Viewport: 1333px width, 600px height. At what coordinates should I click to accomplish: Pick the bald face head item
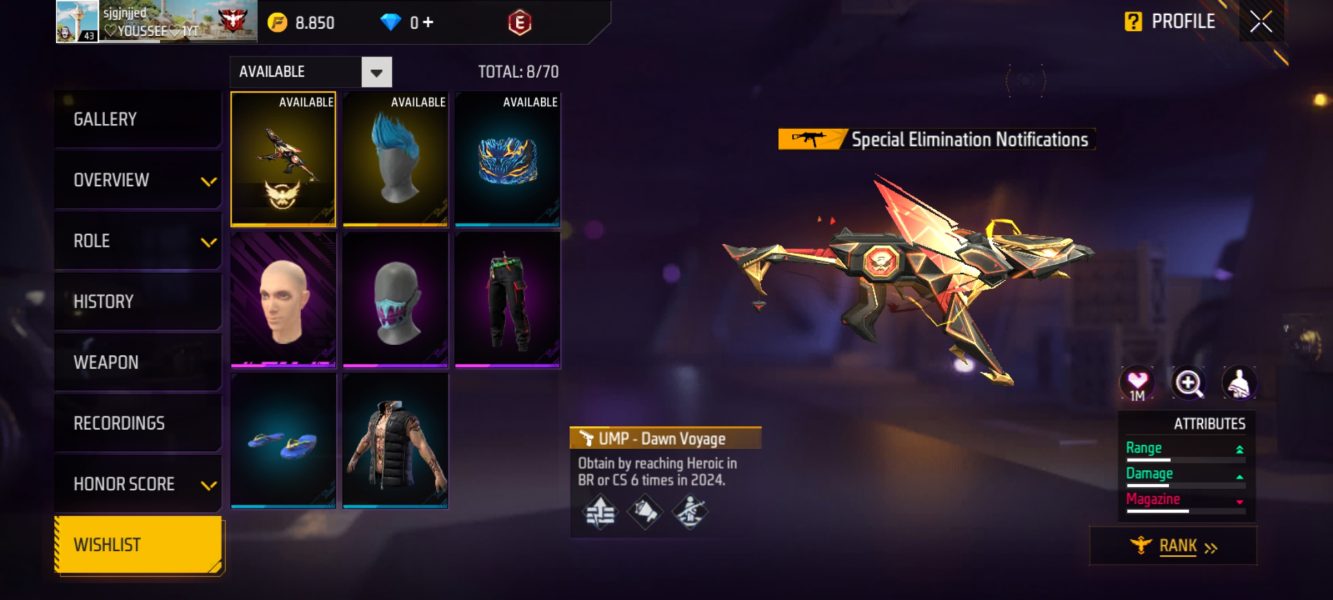tap(284, 301)
